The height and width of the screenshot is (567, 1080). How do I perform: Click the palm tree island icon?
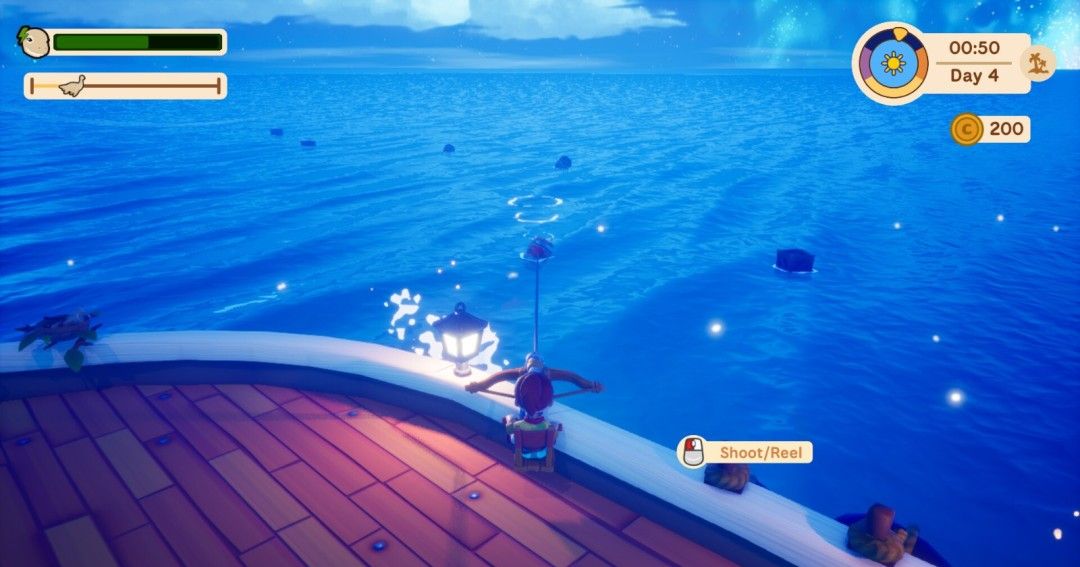[1037, 64]
